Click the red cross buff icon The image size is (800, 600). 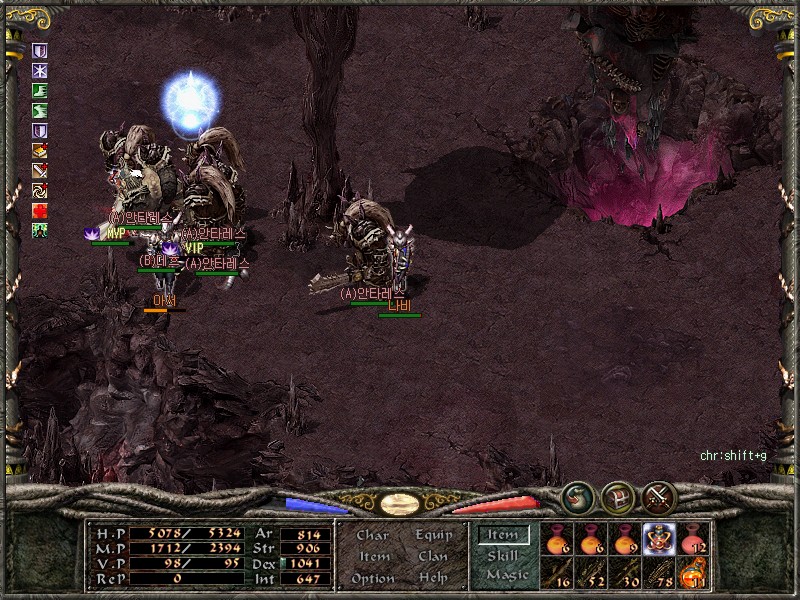point(40,211)
